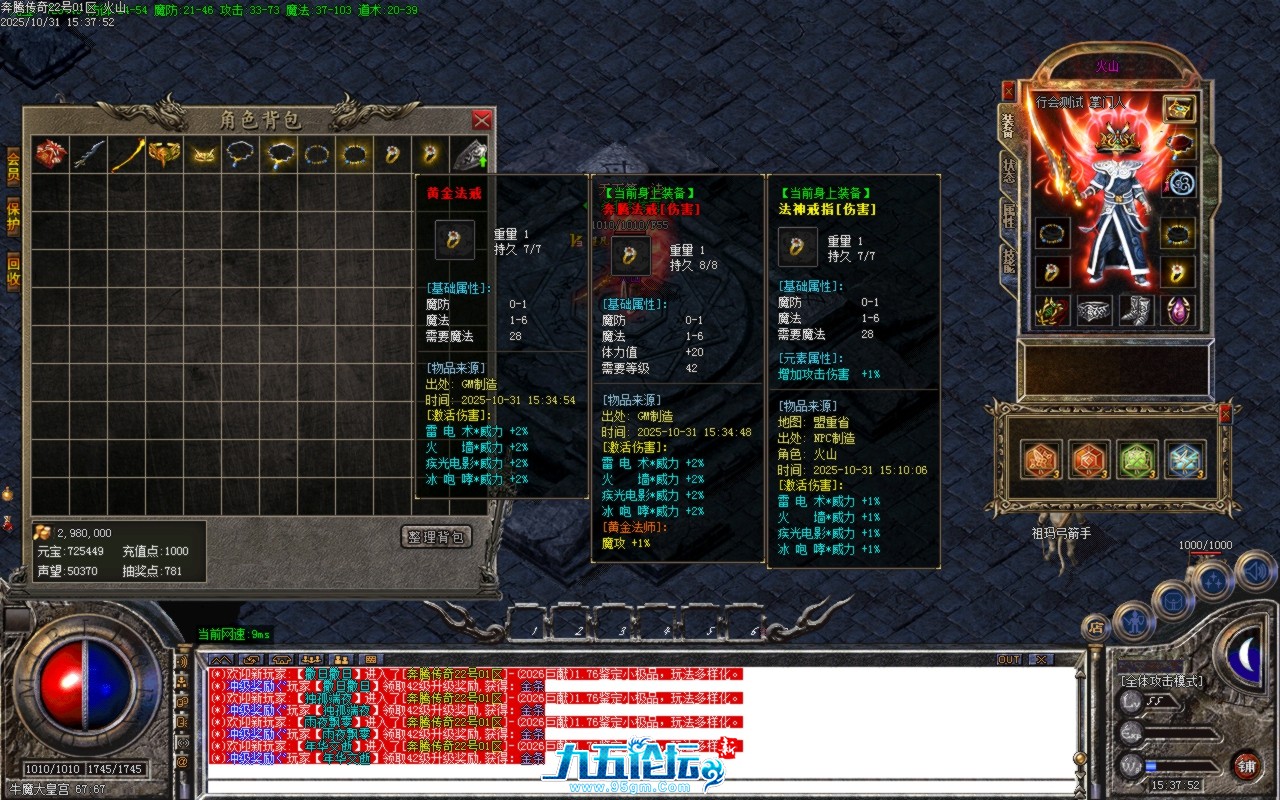Click the 店 shop icon near the minimap
The height and width of the screenshot is (800, 1280).
1097,626
